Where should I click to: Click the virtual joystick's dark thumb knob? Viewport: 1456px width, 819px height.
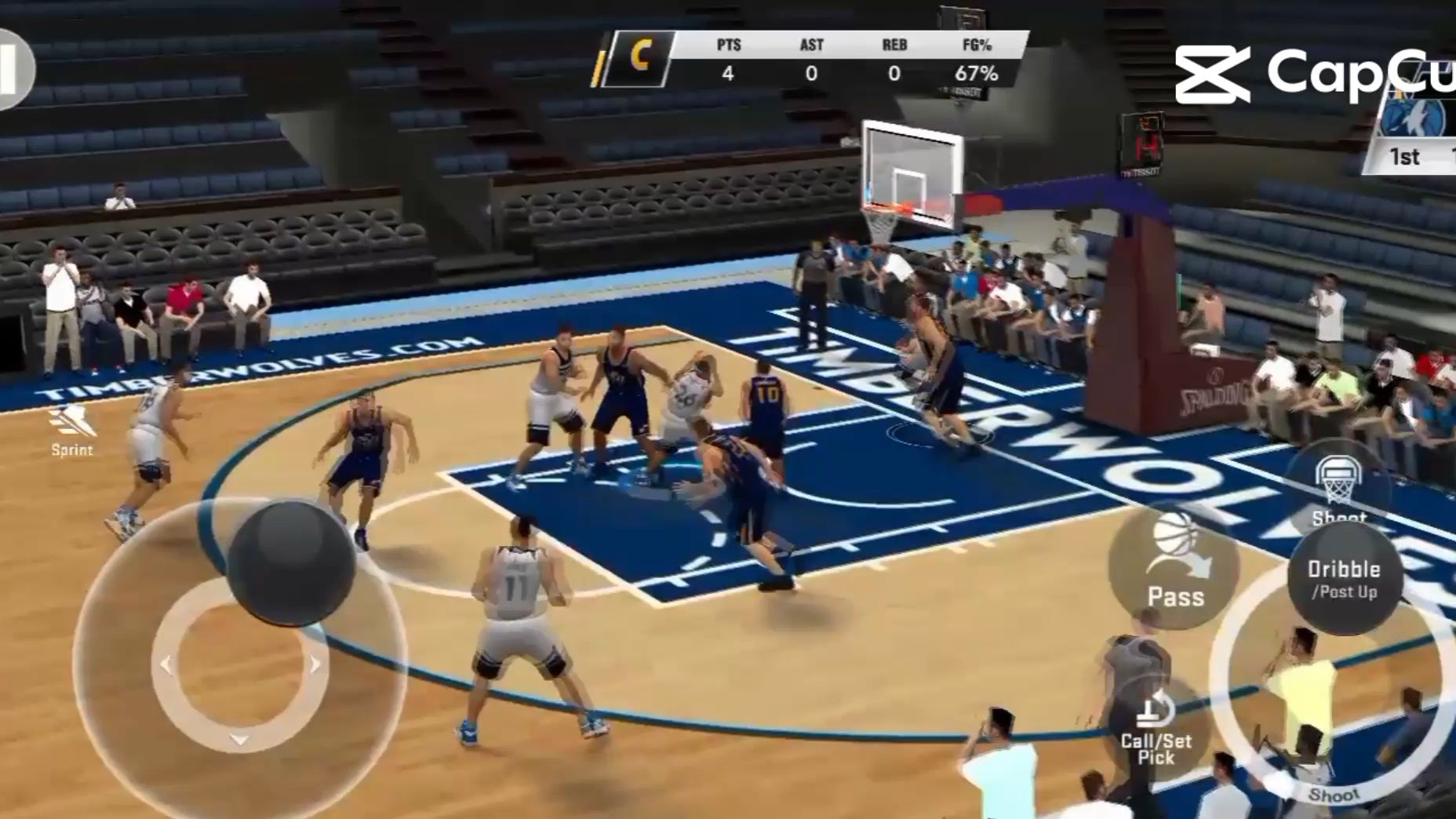point(291,561)
